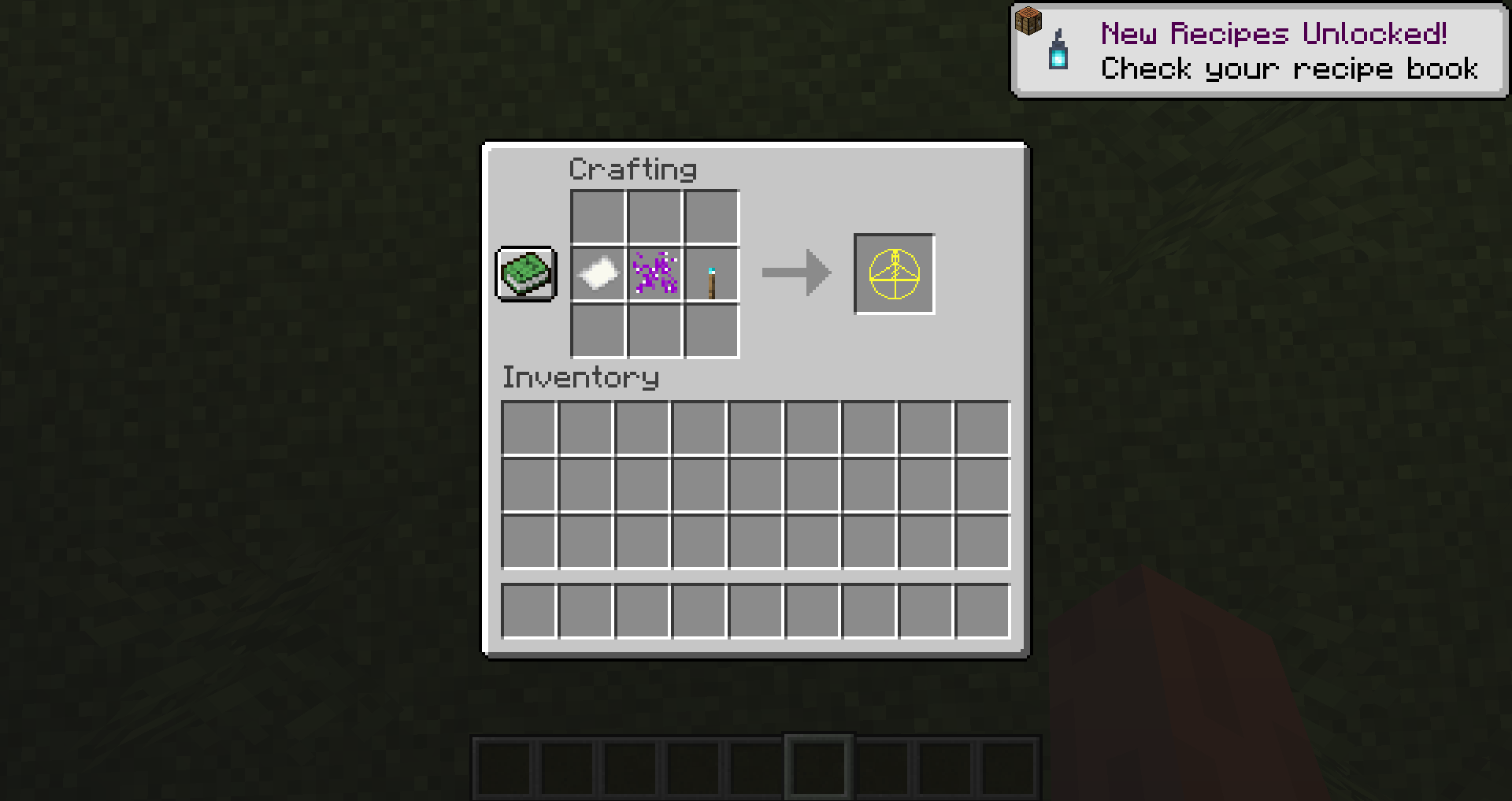
Task: Select the last inventory slot in row three
Action: pyautogui.click(x=982, y=540)
